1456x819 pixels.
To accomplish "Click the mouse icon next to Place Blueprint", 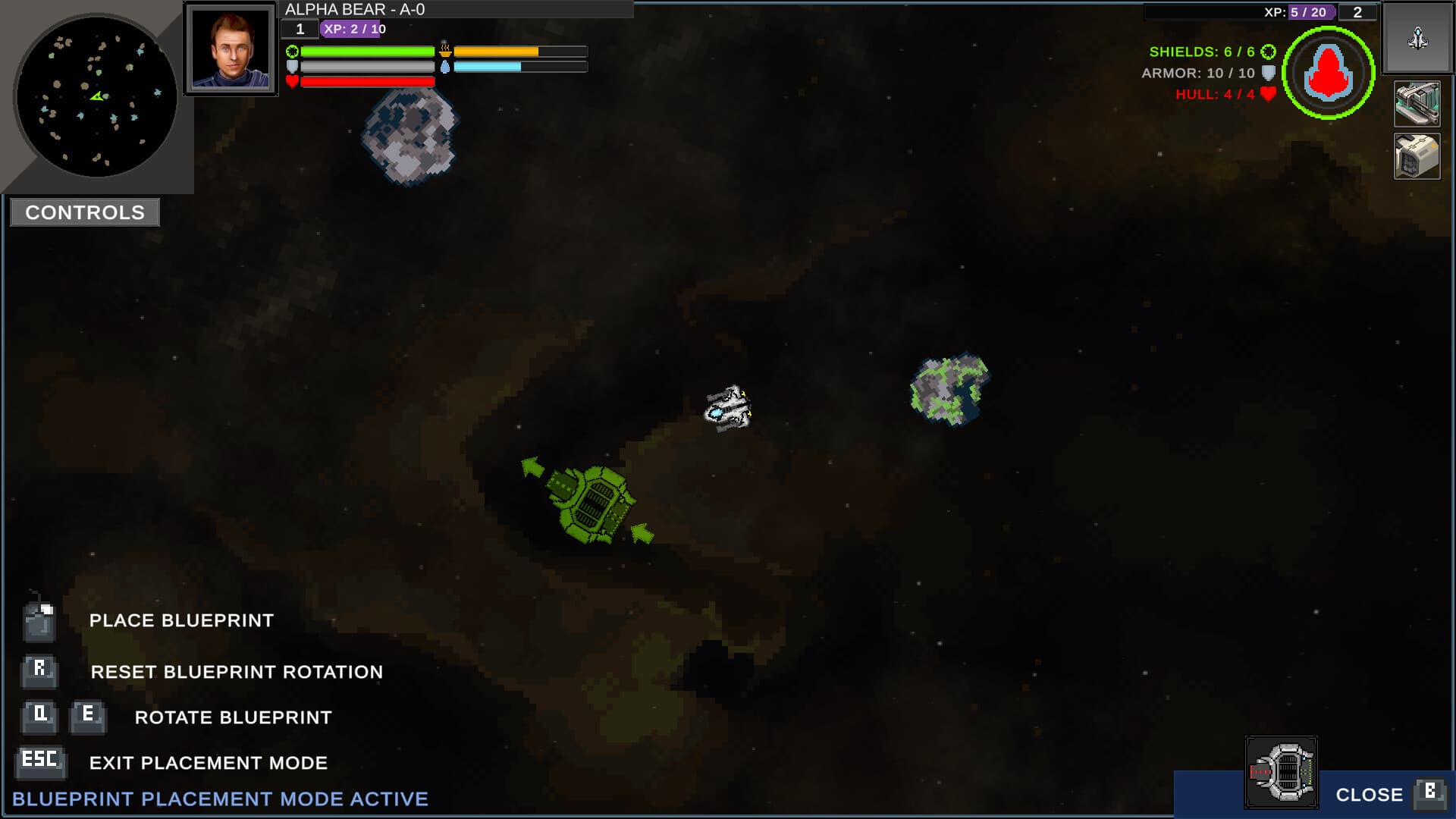I will coord(41,620).
